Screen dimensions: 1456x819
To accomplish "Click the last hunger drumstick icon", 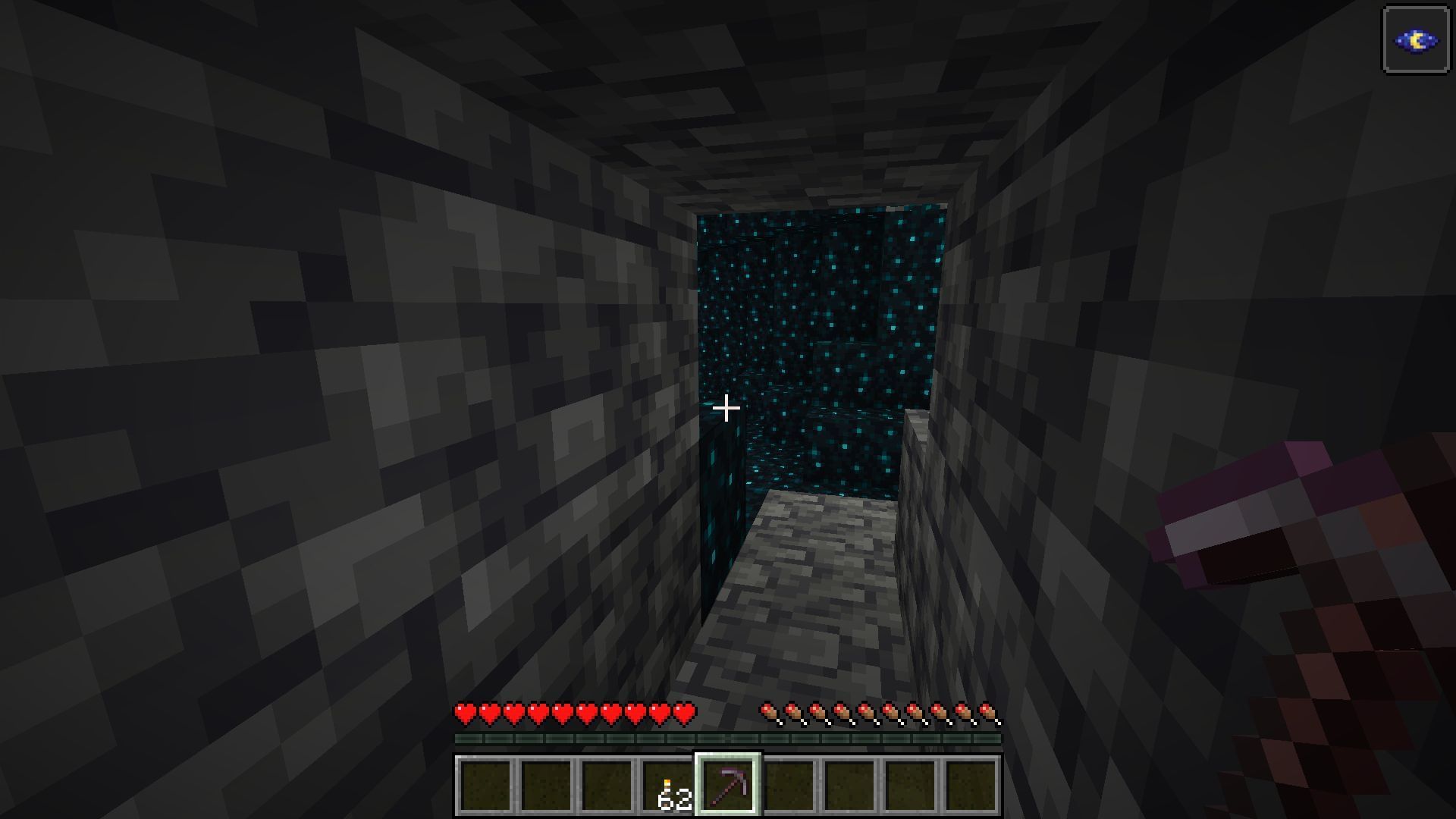I will pyautogui.click(x=986, y=713).
